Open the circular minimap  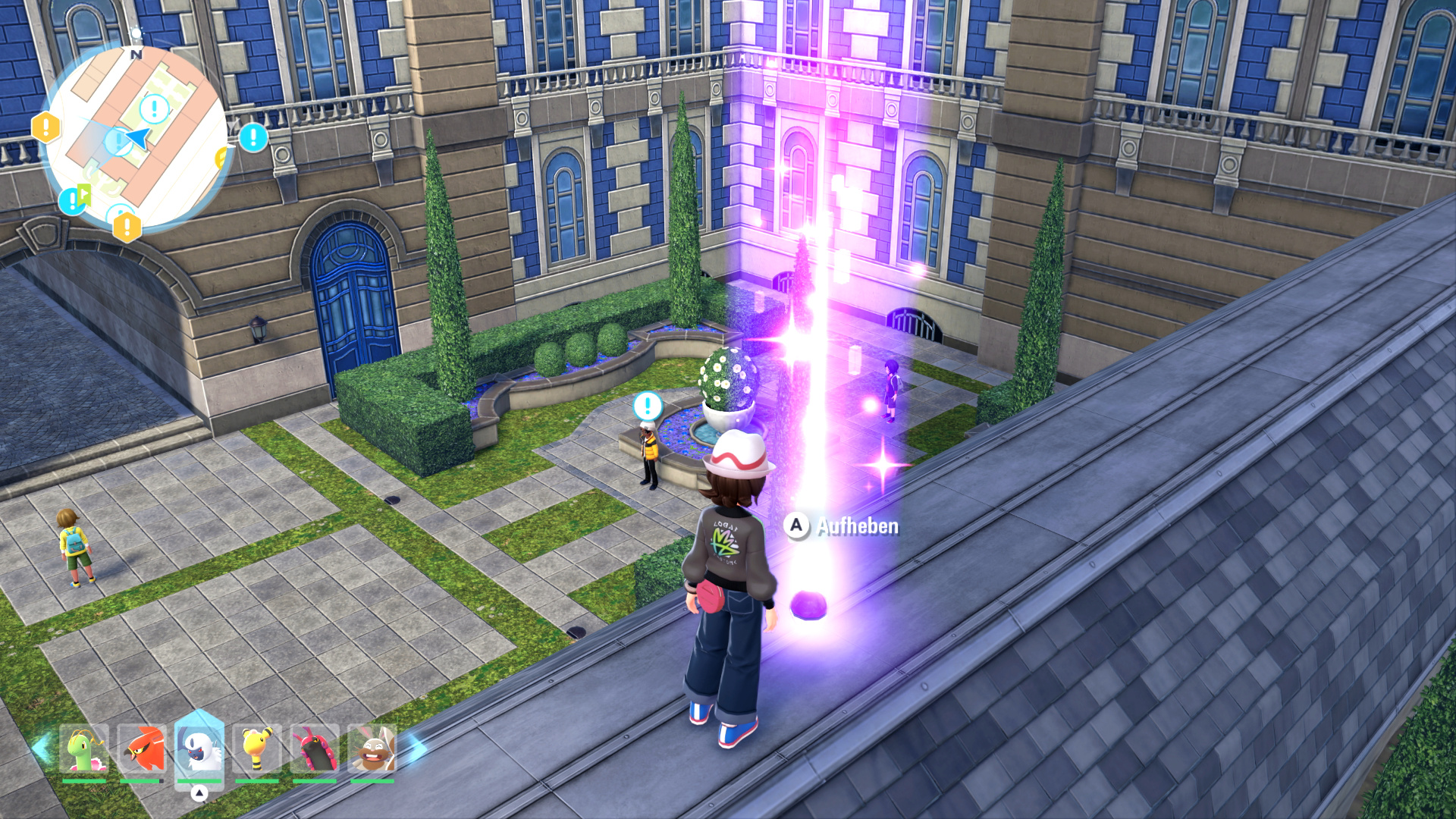pyautogui.click(x=136, y=139)
